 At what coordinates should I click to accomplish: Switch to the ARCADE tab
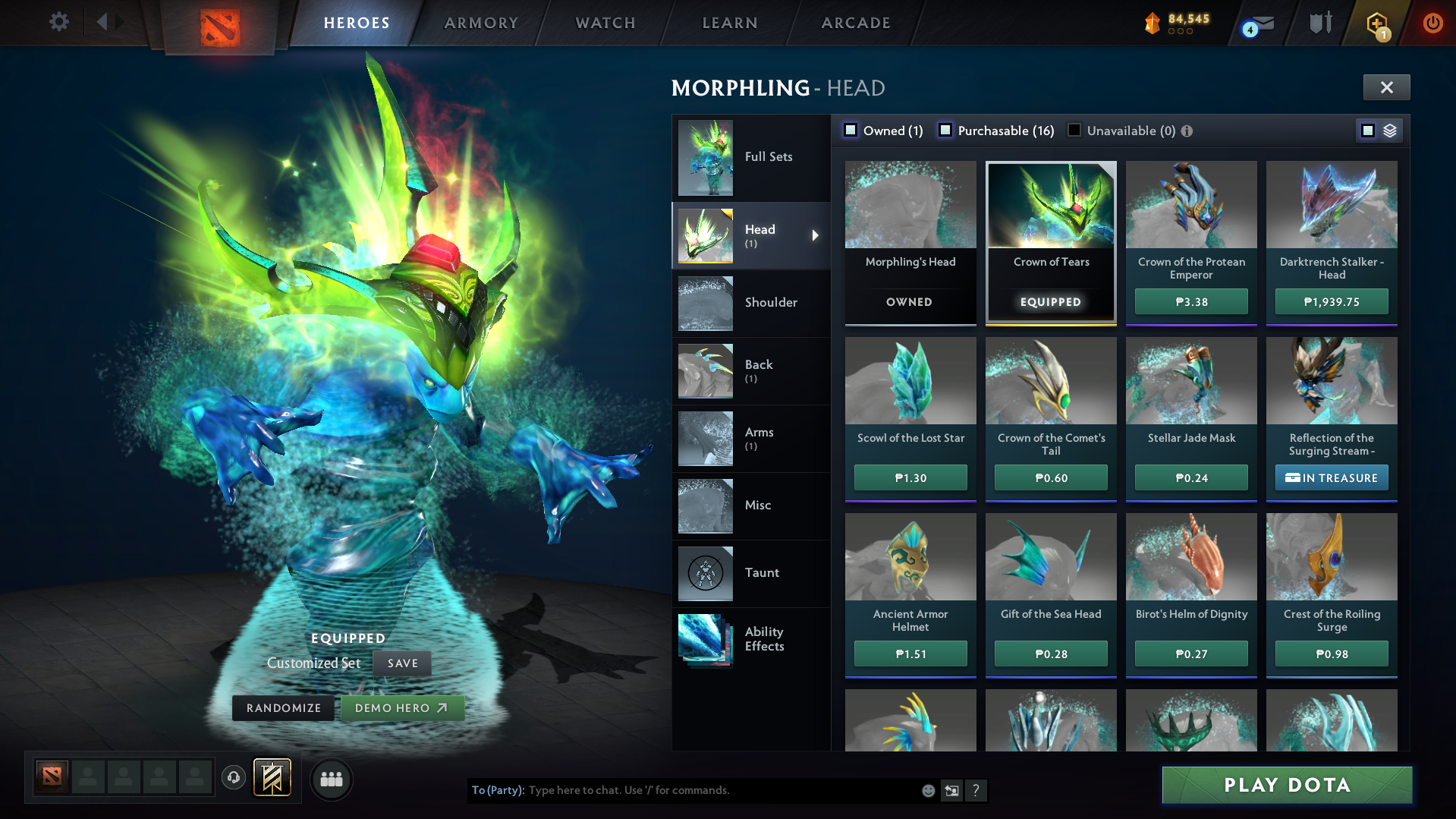[855, 23]
